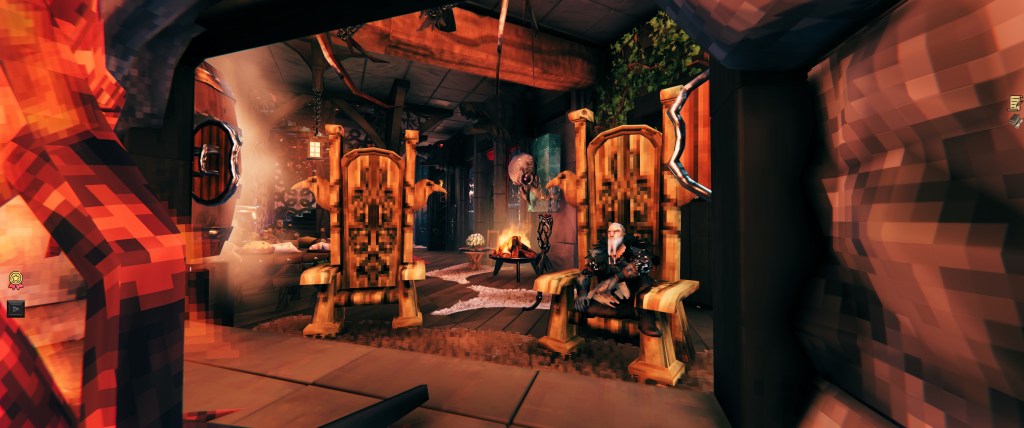The image size is (1024, 428).
Task: Open the stacked books icon
Action: pyautogui.click(x=1016, y=121)
